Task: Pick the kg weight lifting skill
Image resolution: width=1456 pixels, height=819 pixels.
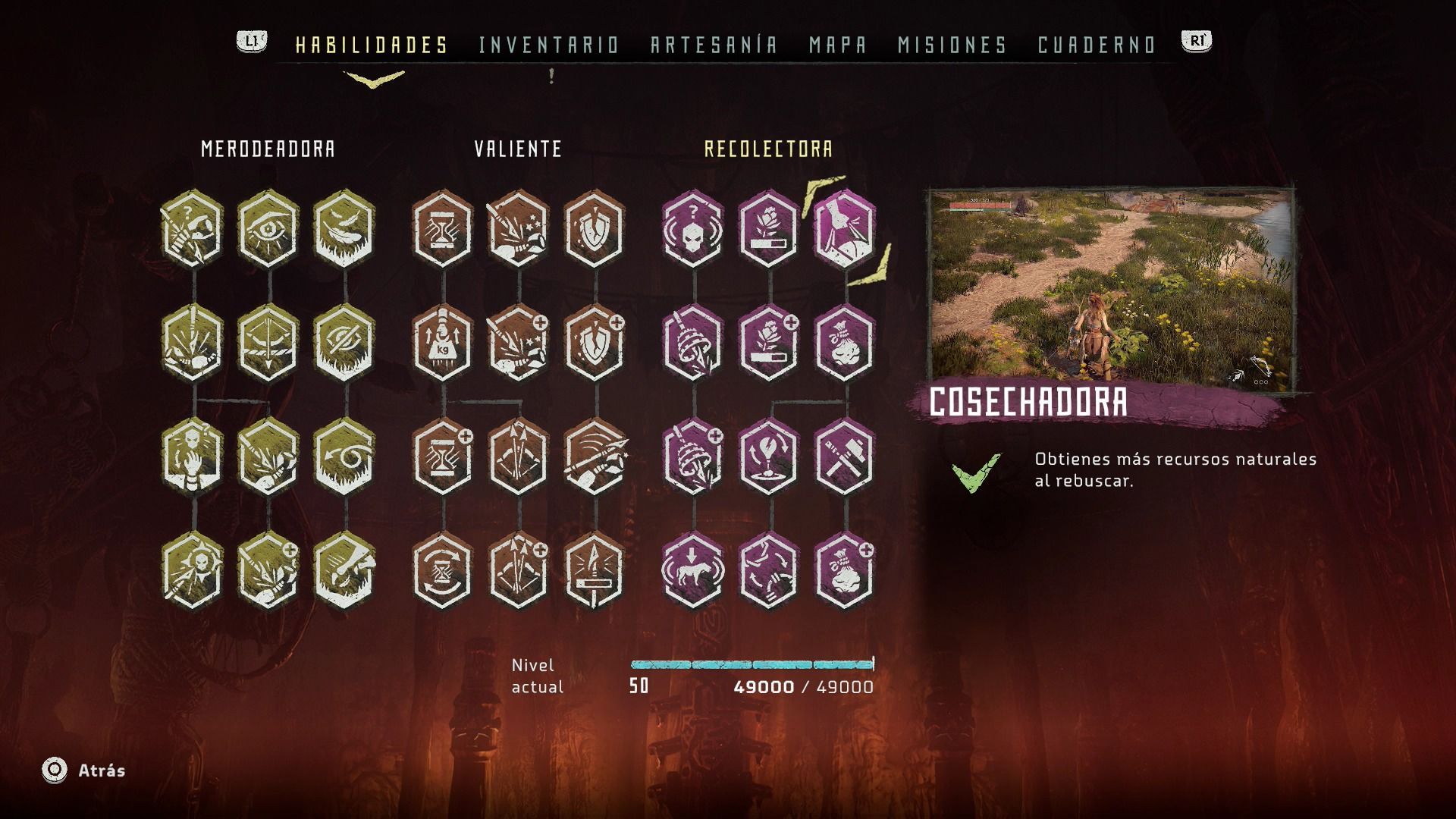Action: (x=442, y=343)
